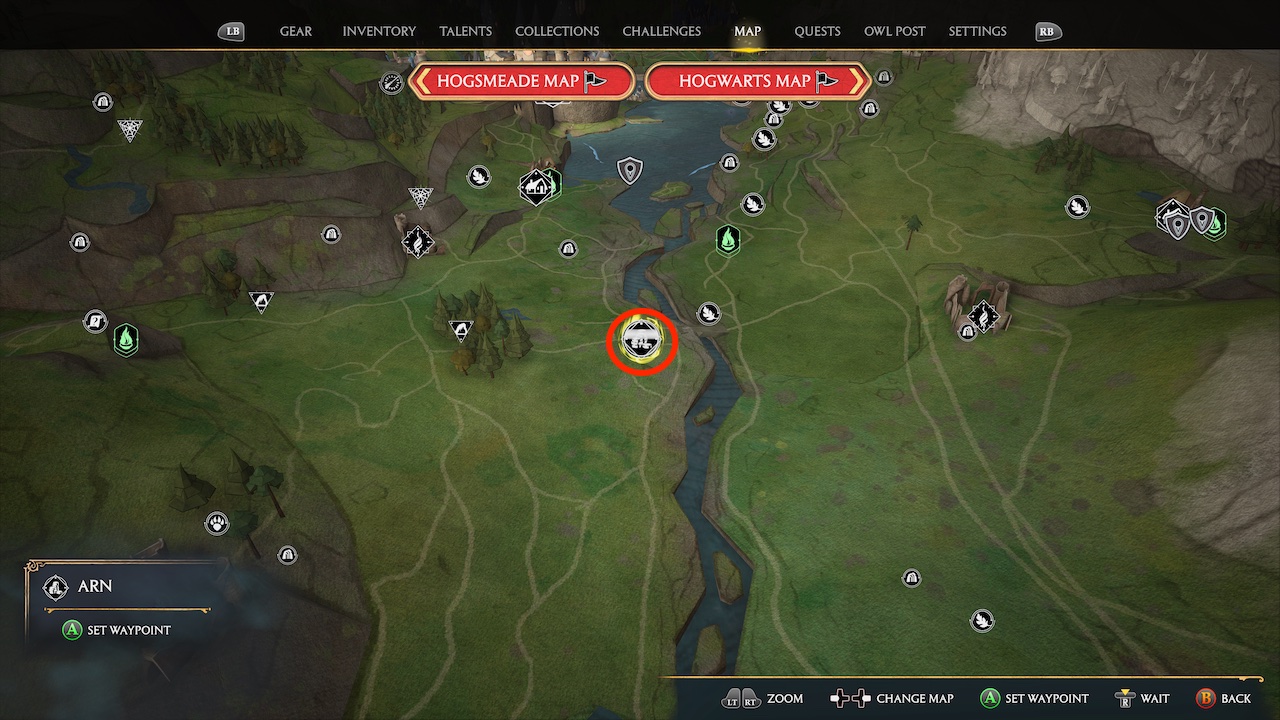Click the page collectible icon on the western hillside

pos(95,321)
